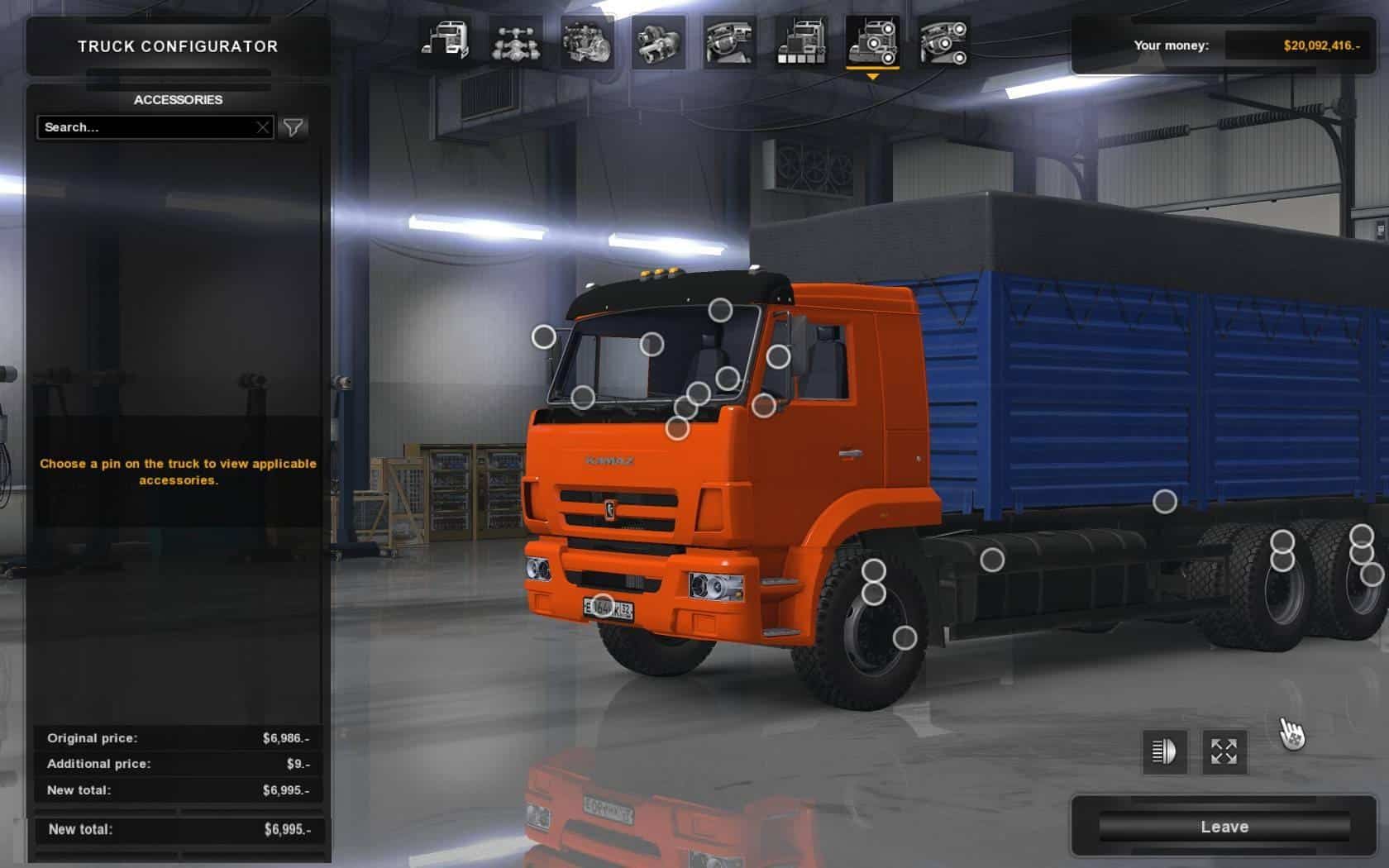Leave the truck configurator
This screenshot has height=868, width=1389.
[1224, 827]
